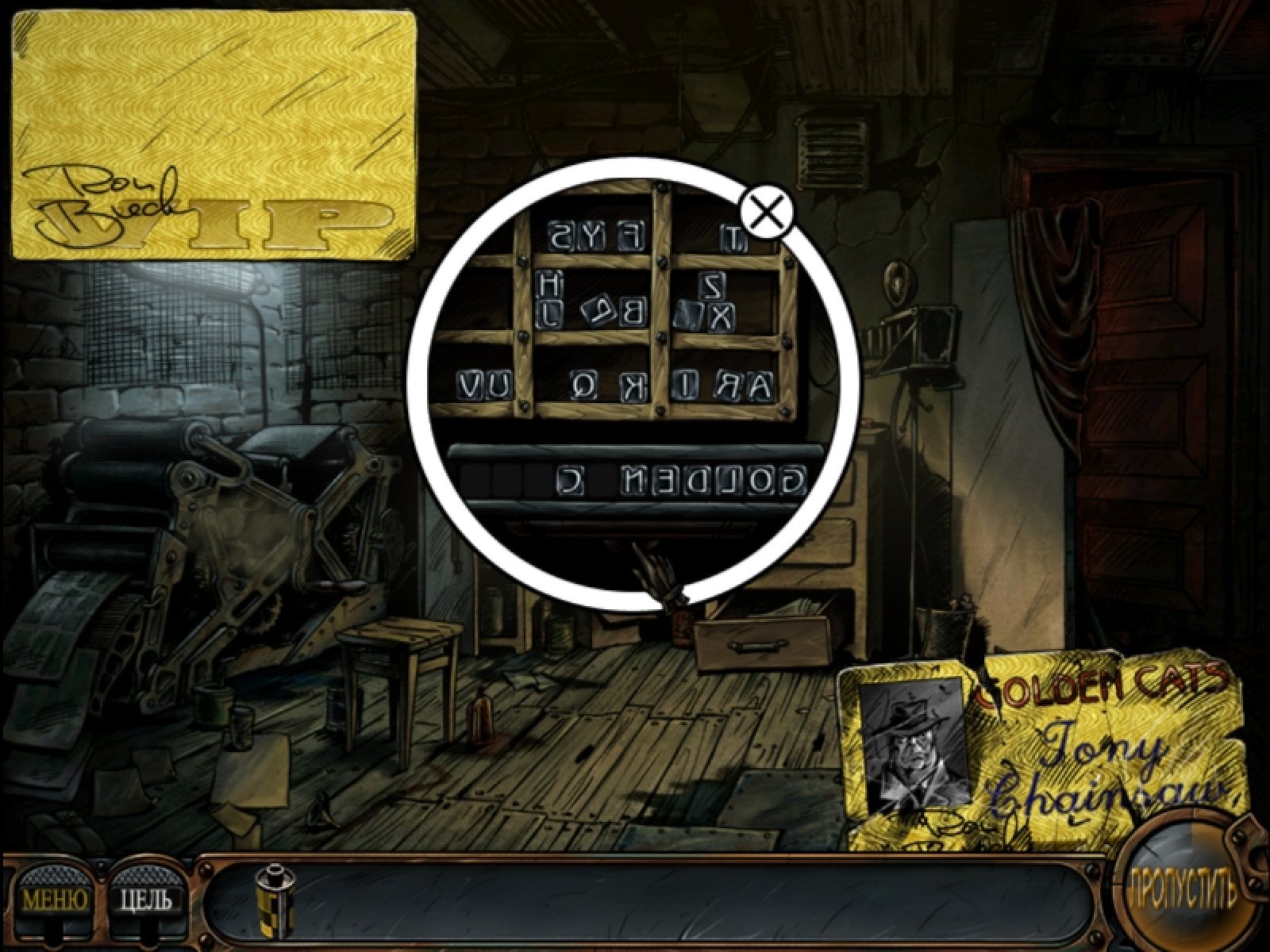The image size is (1270, 952).
Task: Select the letter Z tile
Action: (x=711, y=283)
